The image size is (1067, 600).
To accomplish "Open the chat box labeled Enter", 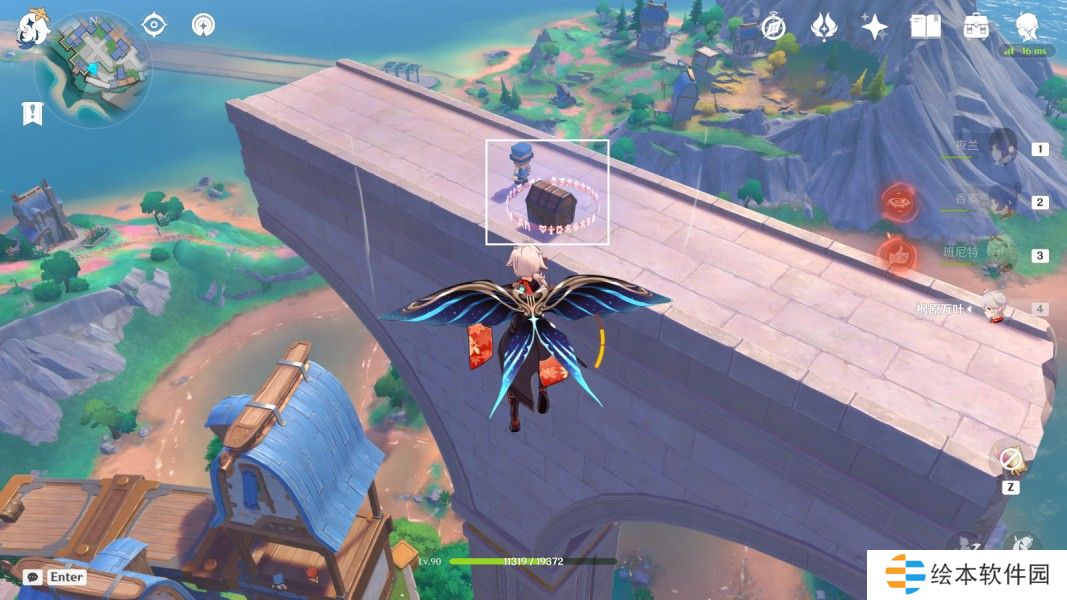I will pos(55,577).
